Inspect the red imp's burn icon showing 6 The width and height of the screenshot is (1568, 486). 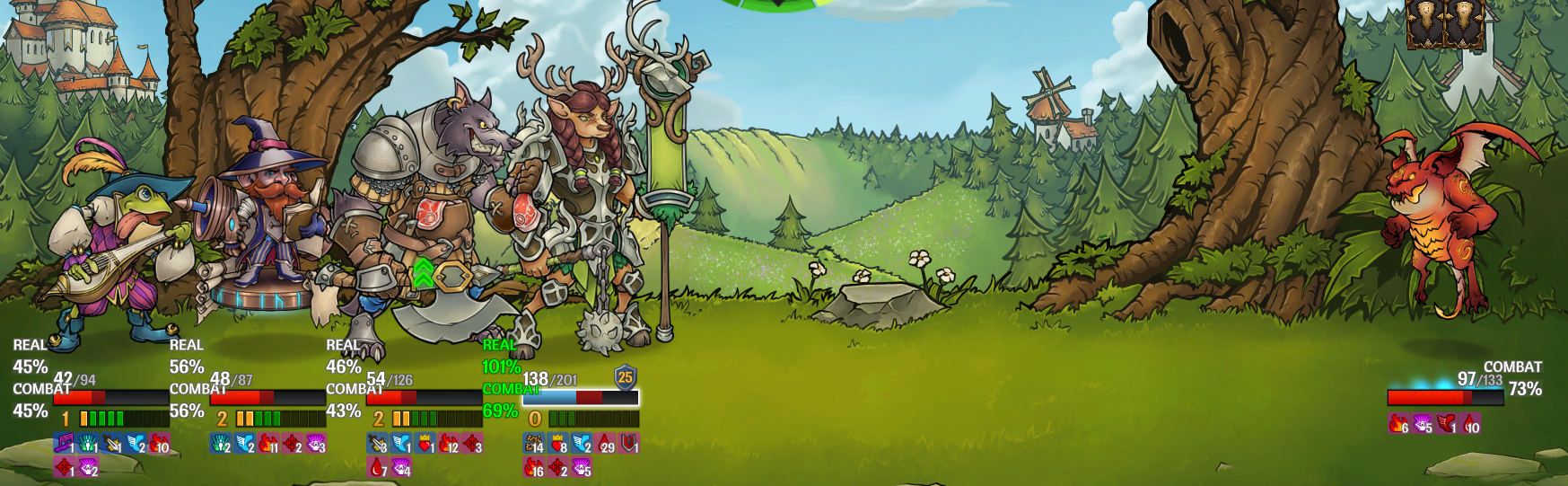click(1398, 423)
